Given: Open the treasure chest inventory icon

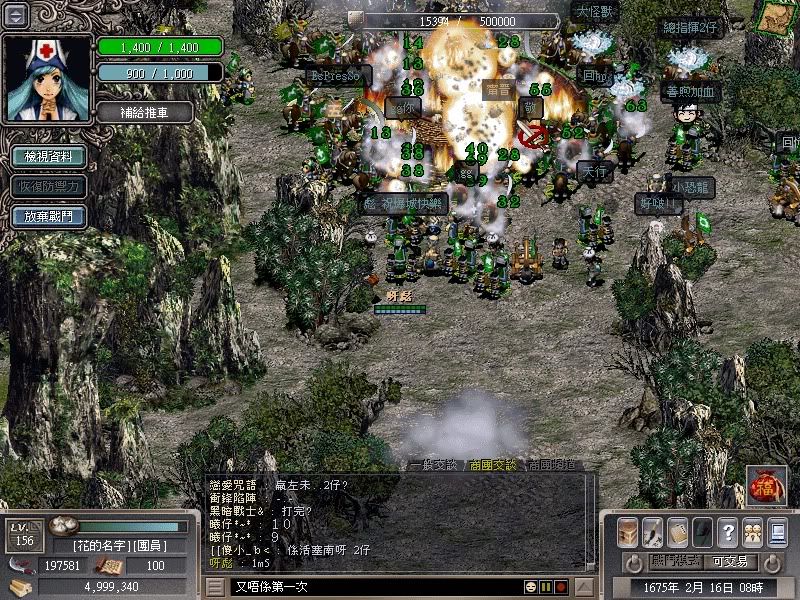Looking at the screenshot, I should pos(628,531).
